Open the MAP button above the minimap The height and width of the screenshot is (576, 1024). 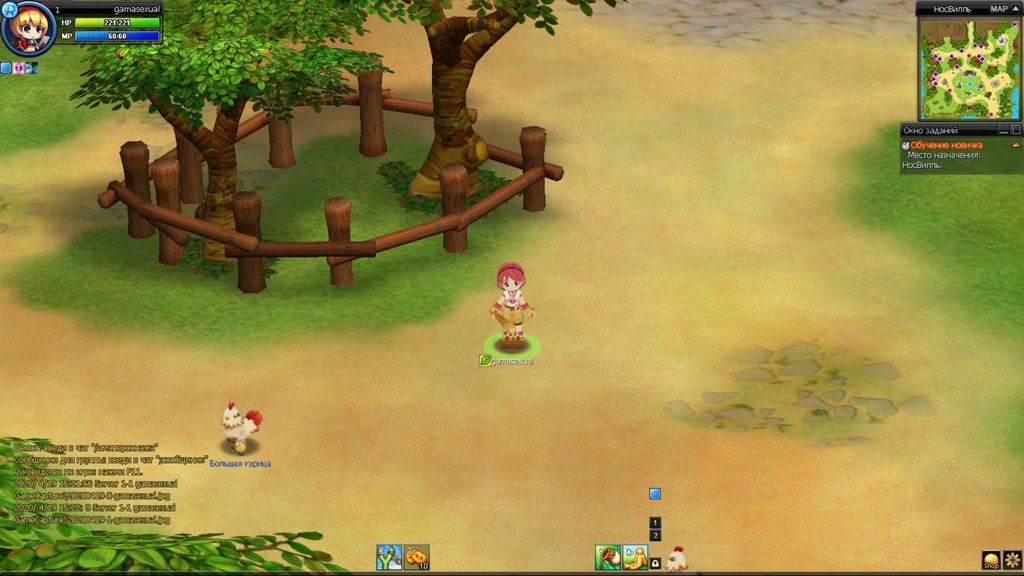[998, 8]
